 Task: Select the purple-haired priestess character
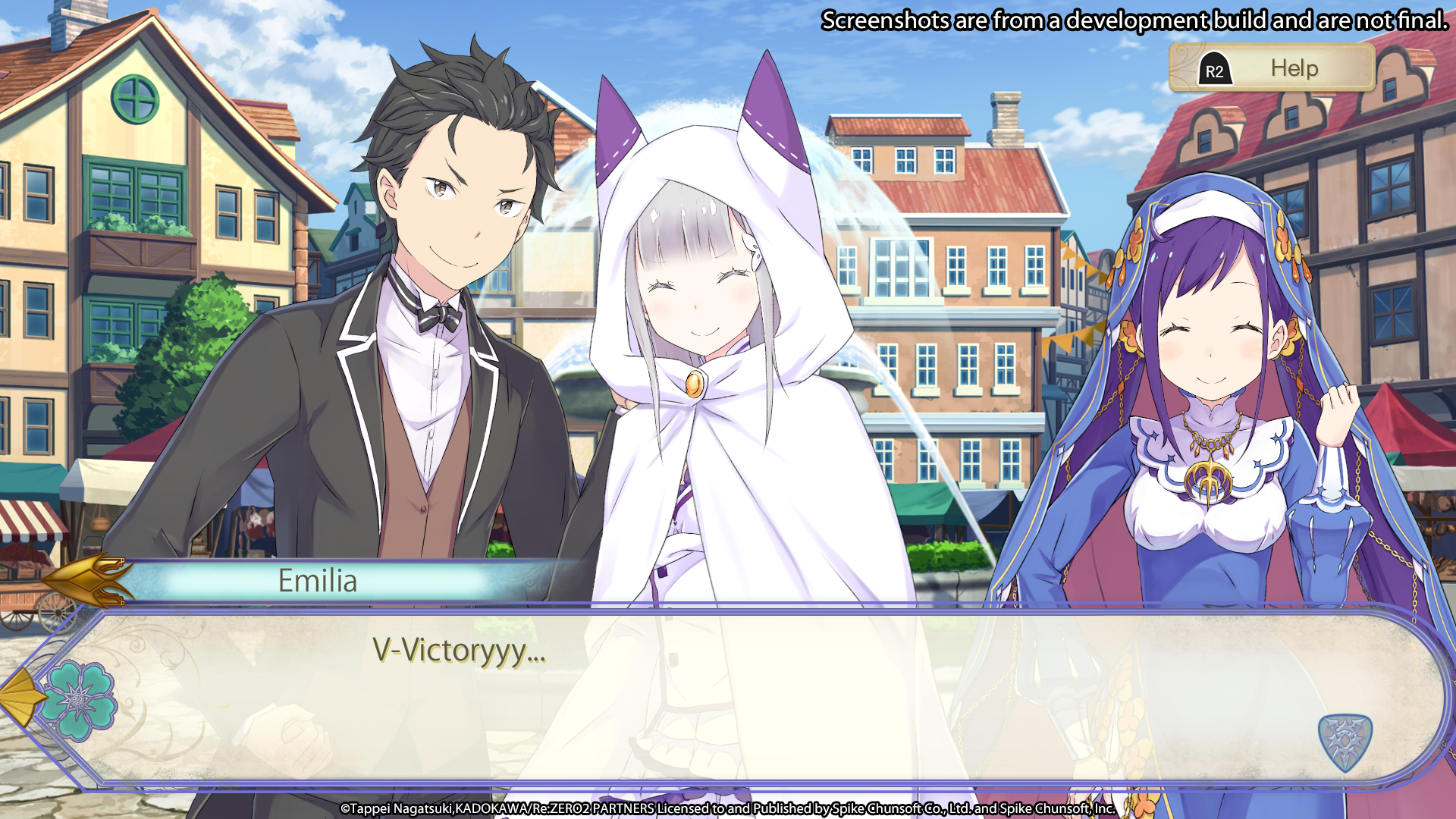click(1213, 341)
